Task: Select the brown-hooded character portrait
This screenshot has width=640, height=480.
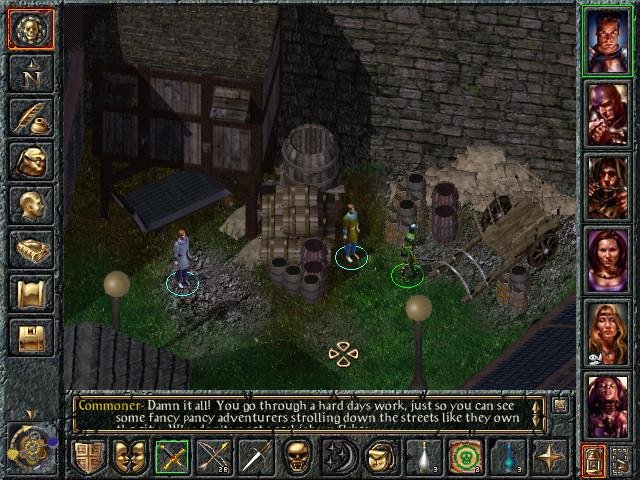Action: pos(607,186)
